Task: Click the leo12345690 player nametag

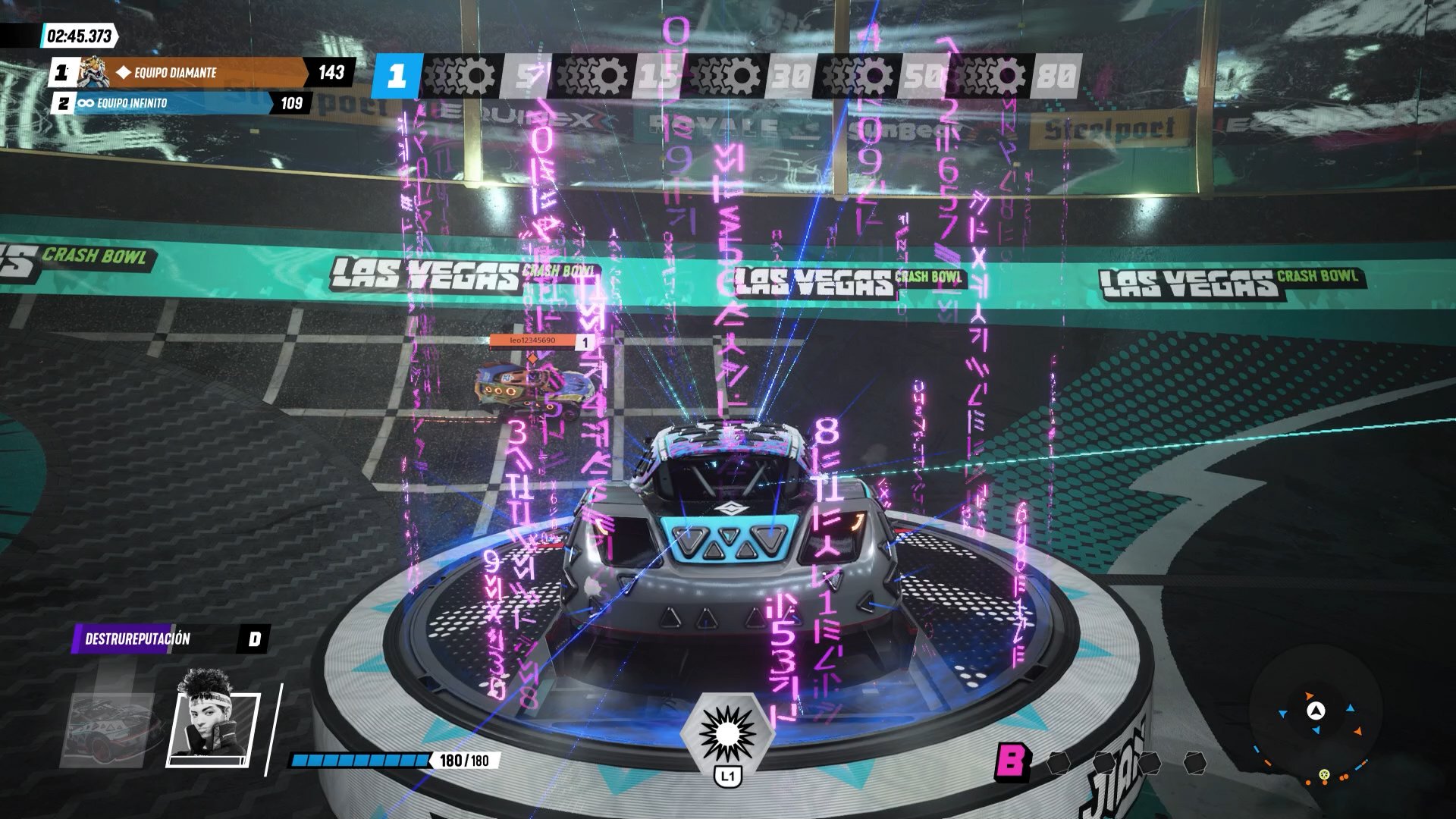Action: click(x=532, y=341)
